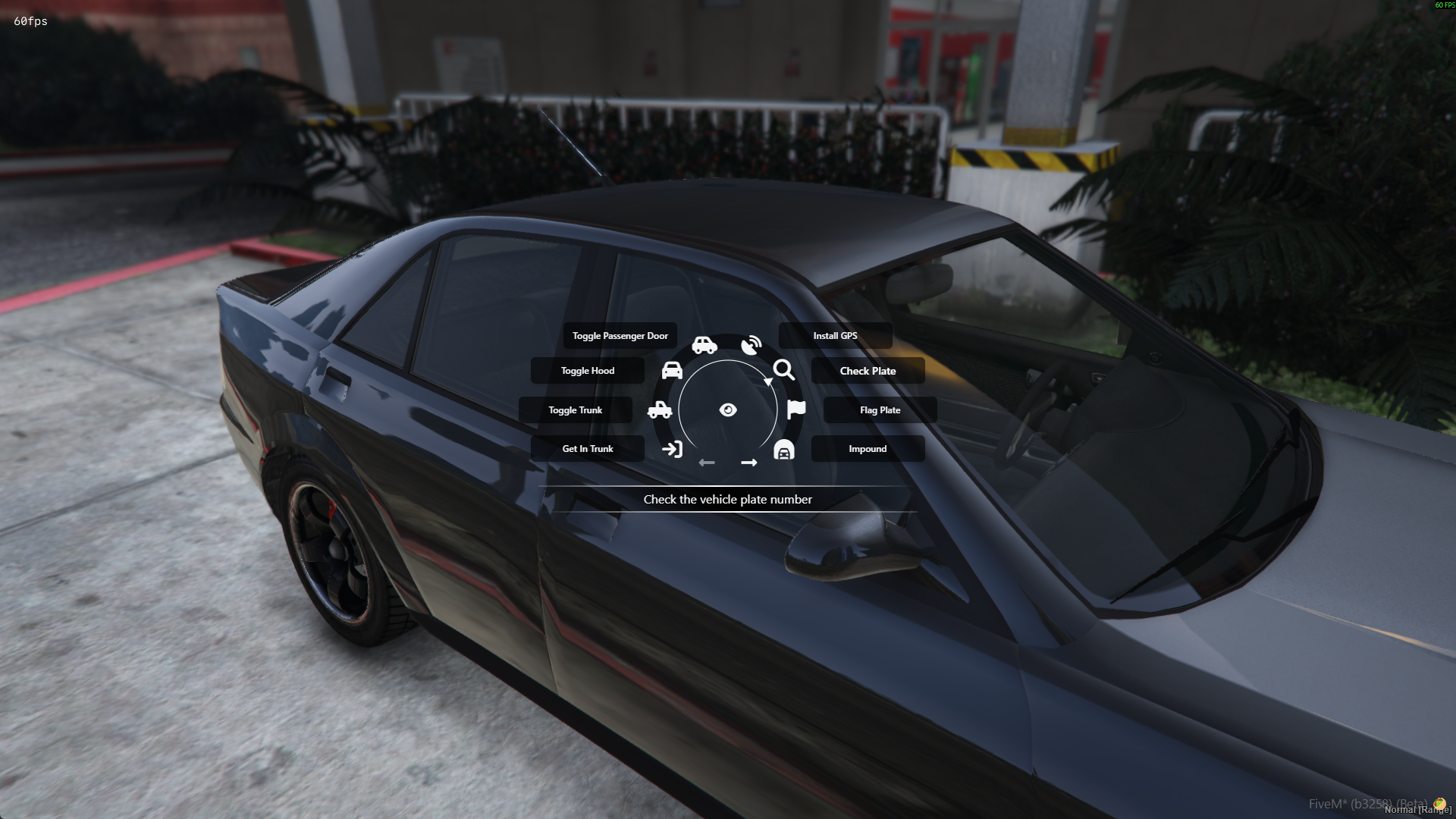
Task: Select the side-view car passenger door icon
Action: coord(704,346)
